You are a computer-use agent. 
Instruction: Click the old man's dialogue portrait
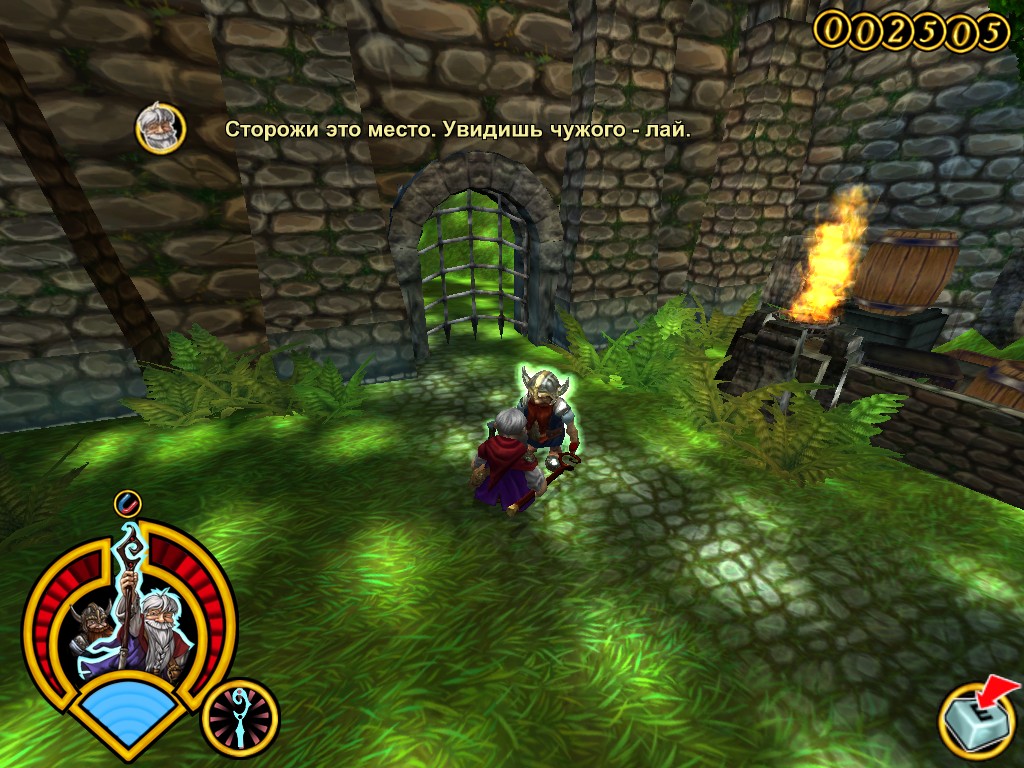[160, 129]
